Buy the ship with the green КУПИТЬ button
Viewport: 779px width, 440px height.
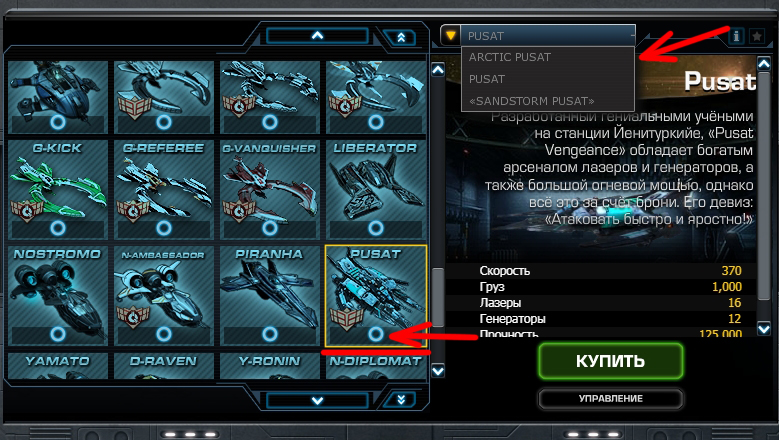[x=610, y=361]
